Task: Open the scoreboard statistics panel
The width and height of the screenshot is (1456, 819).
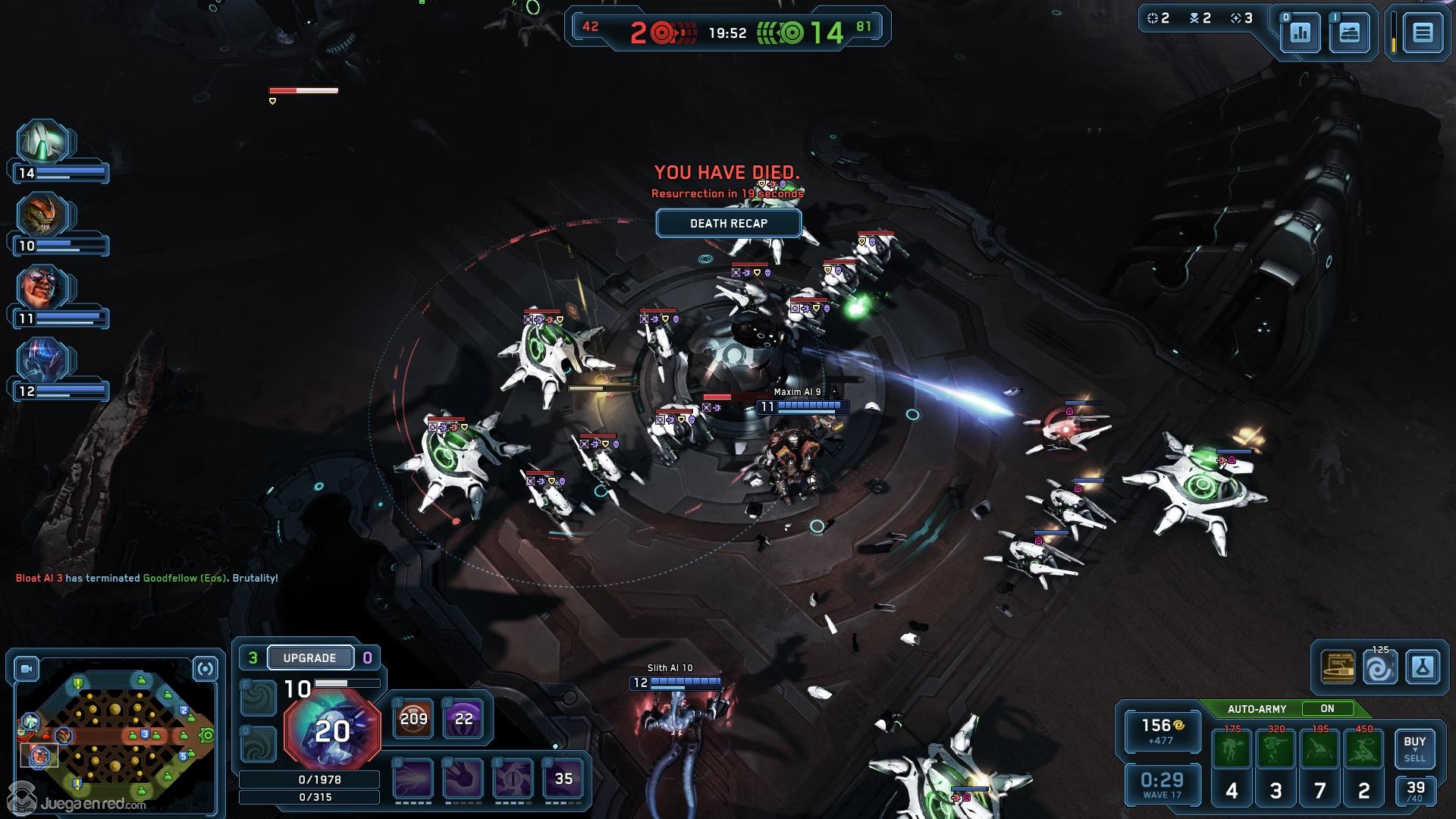Action: 1301,33
